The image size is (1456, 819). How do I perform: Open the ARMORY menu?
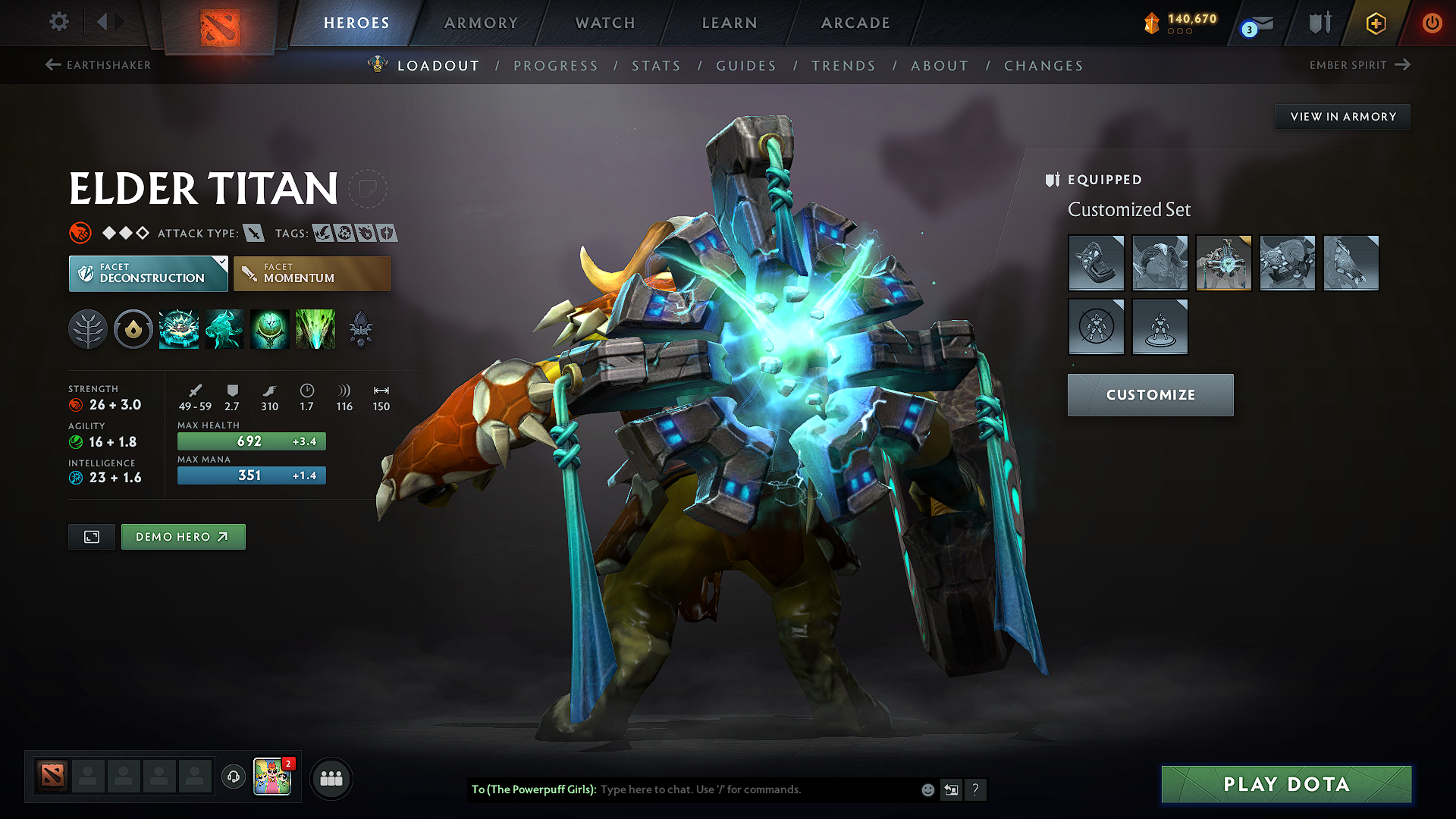[481, 23]
